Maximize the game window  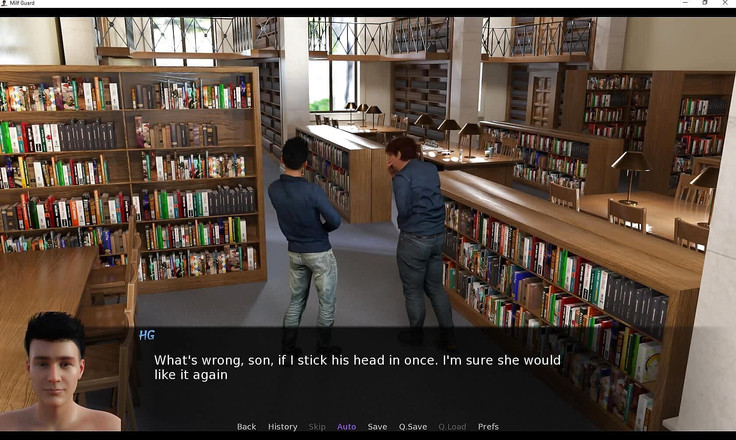pyautogui.click(x=703, y=4)
